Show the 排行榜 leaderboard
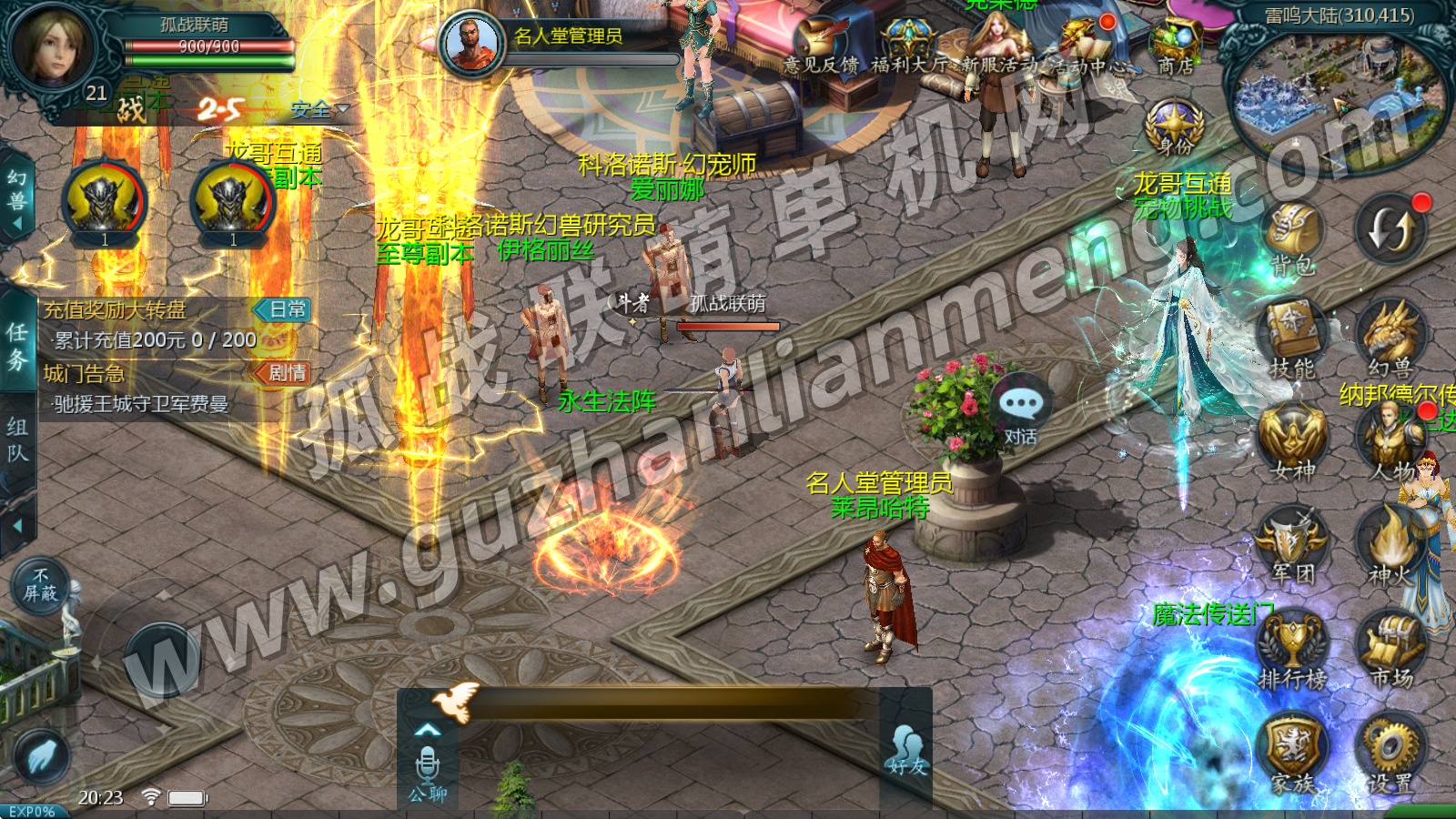The width and height of the screenshot is (1456, 819). (x=1292, y=649)
